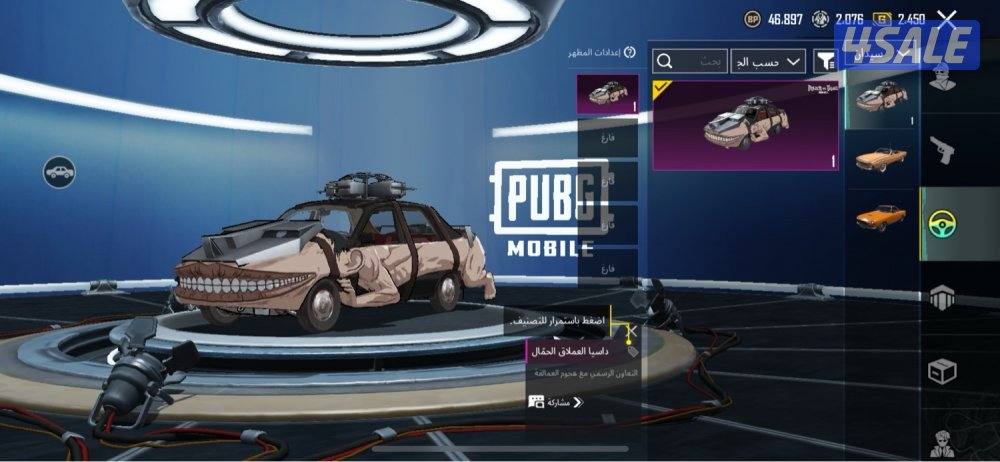Close the inventory screen with the X
This screenshot has width=1000, height=462.
[x=947, y=17]
